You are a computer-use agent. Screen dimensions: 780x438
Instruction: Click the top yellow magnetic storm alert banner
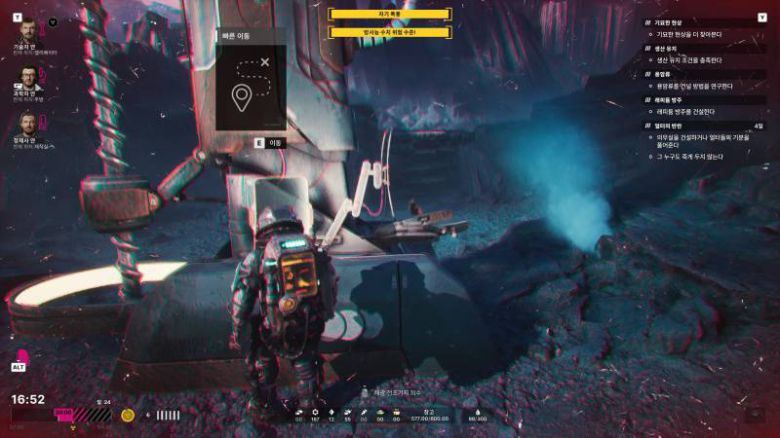390,14
